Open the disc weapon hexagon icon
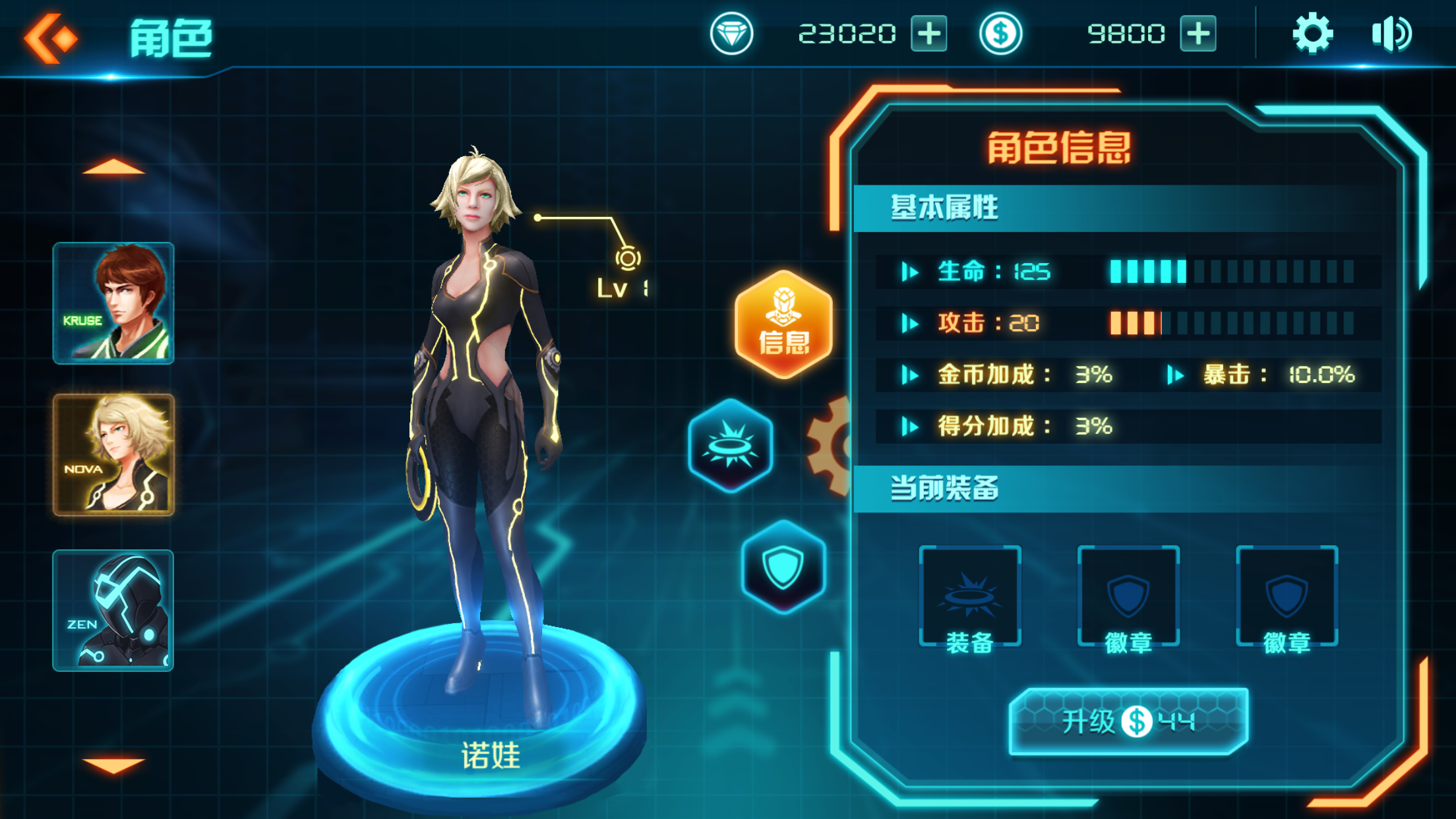 (x=729, y=445)
